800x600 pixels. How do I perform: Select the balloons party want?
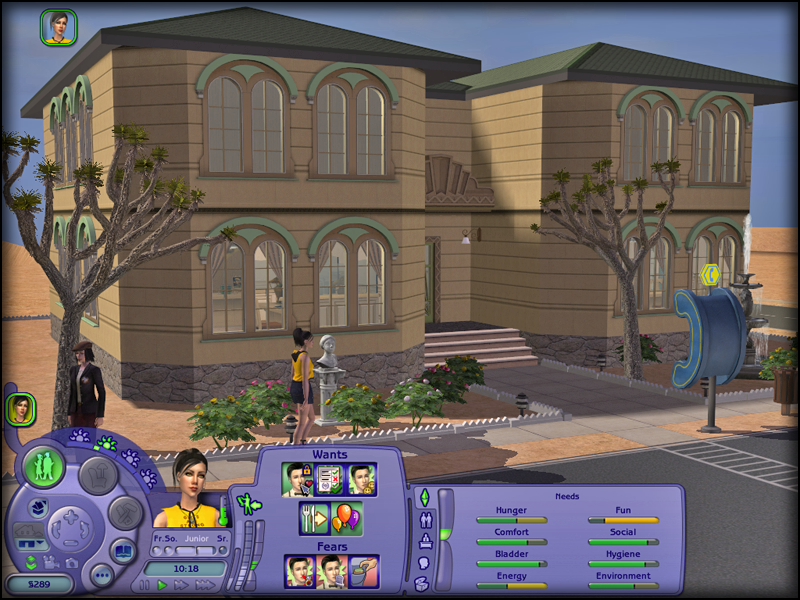tap(347, 519)
